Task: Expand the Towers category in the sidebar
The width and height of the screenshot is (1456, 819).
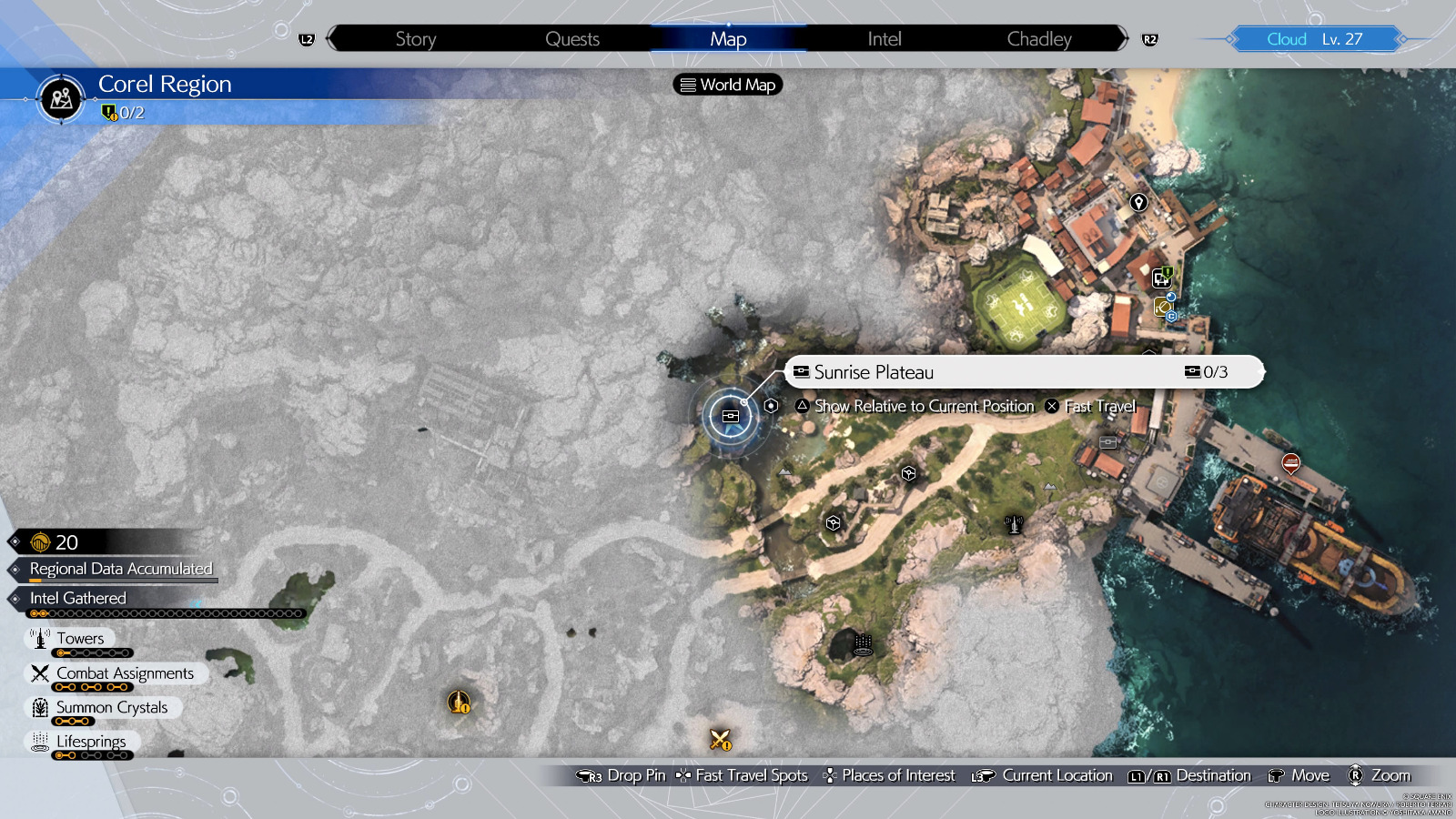Action: tap(80, 638)
